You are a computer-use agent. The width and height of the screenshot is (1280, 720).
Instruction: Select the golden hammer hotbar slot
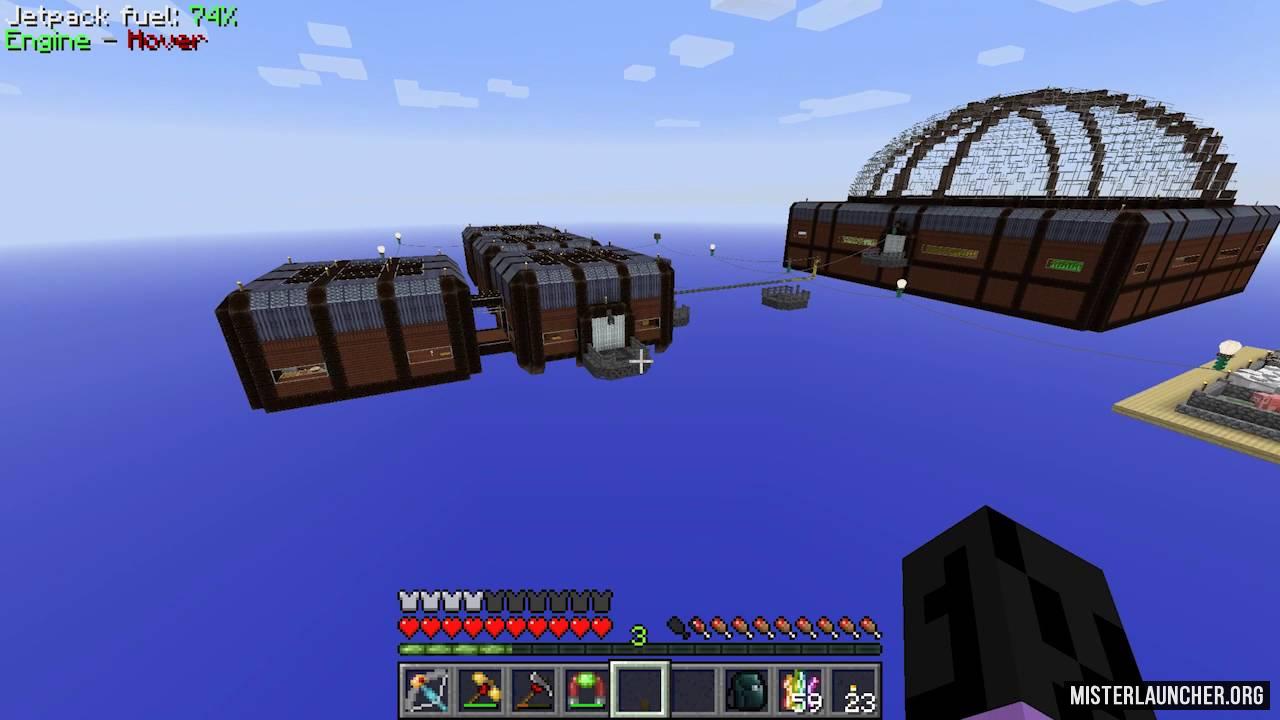tap(480, 691)
